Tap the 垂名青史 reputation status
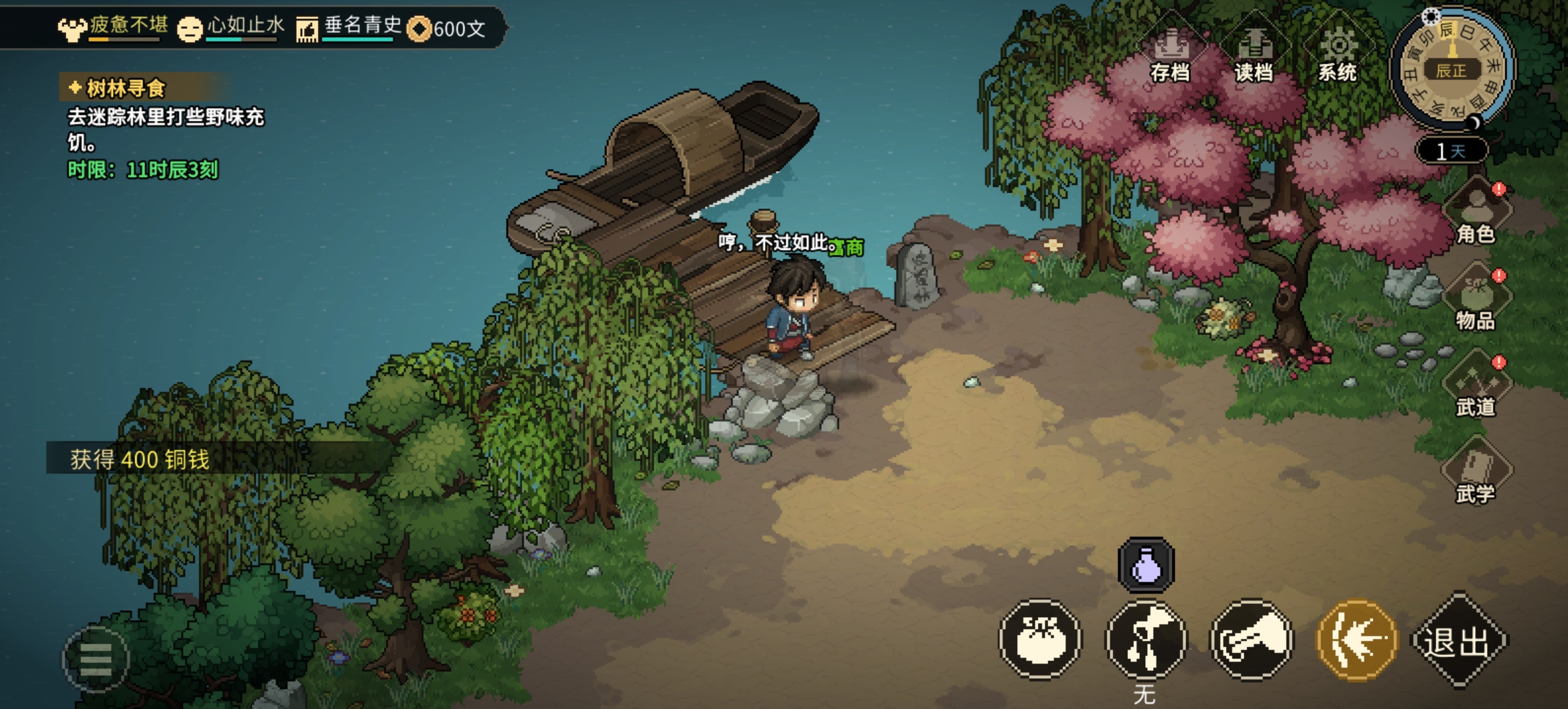The width and height of the screenshot is (1568, 709). 349,28
